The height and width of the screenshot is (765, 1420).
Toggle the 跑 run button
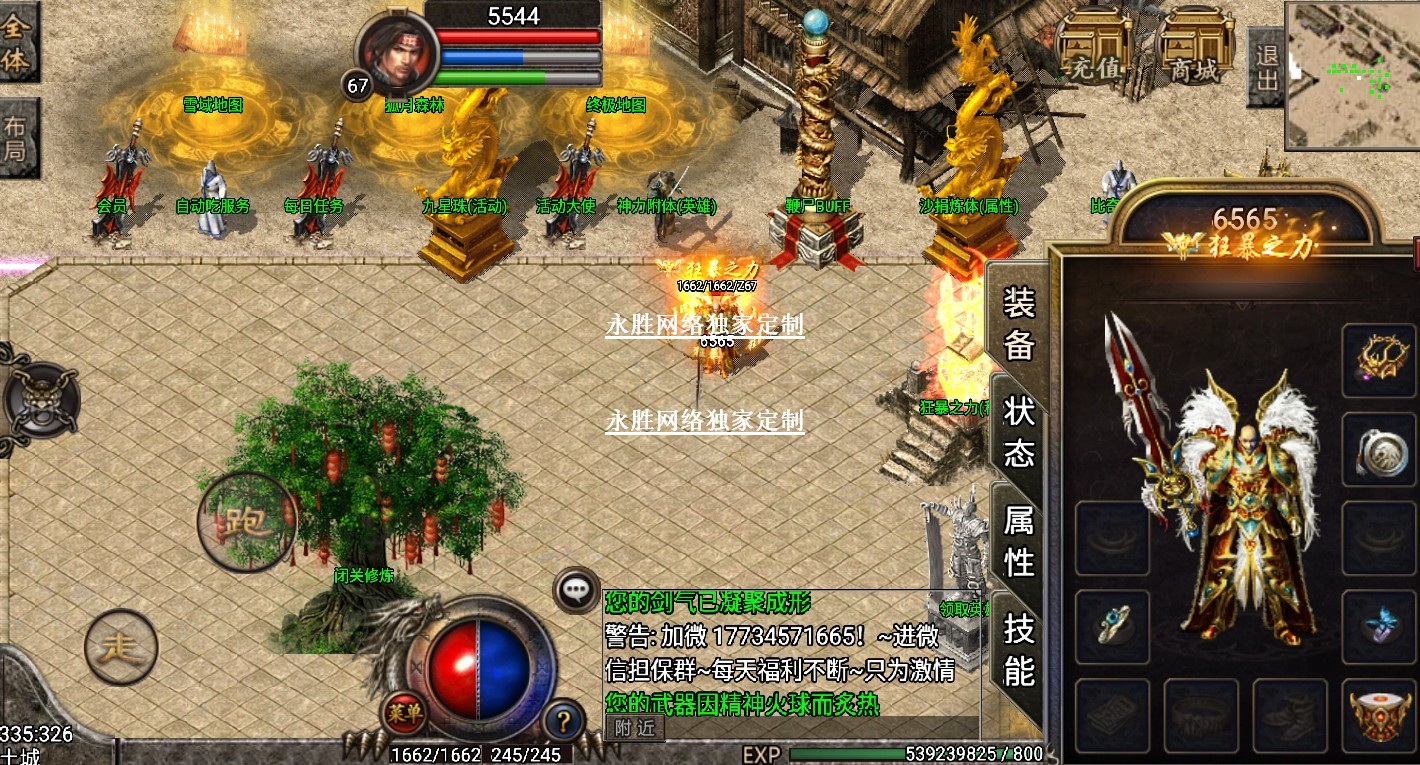246,522
